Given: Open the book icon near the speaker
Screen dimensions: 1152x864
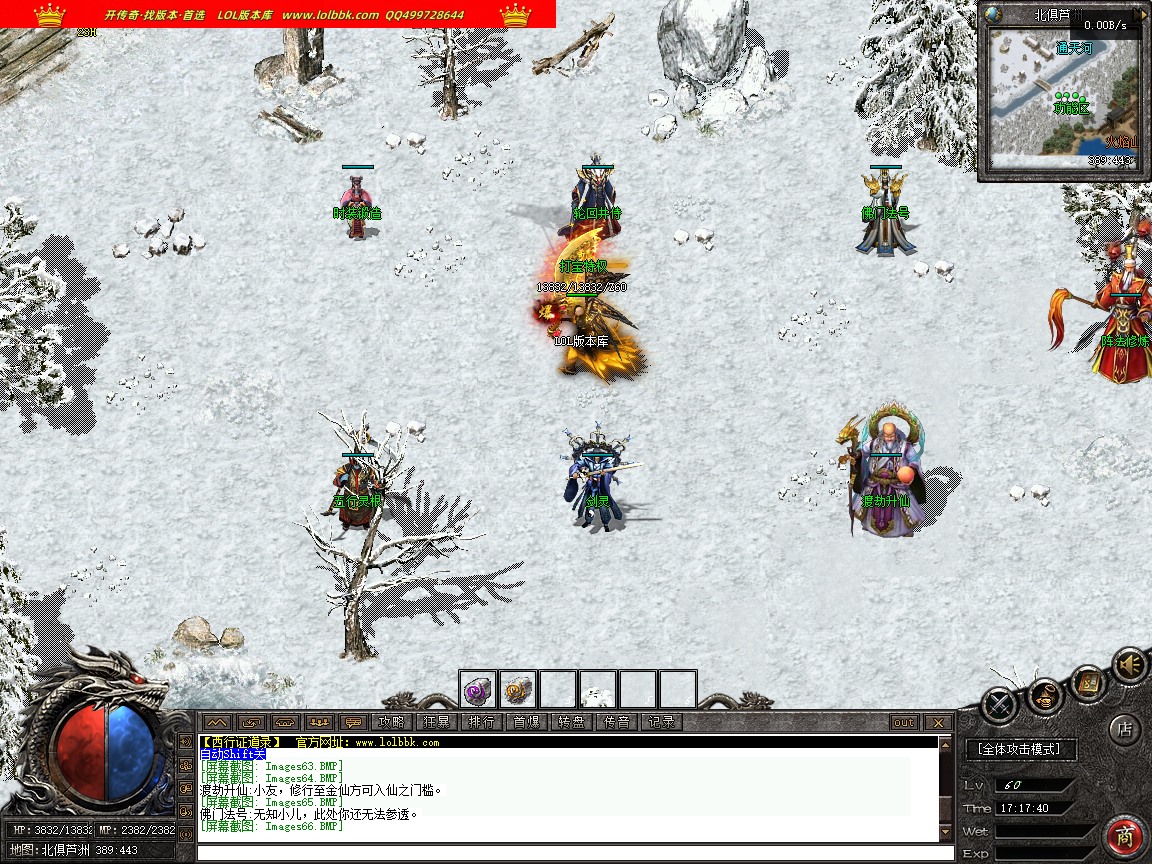Looking at the screenshot, I should (1088, 683).
